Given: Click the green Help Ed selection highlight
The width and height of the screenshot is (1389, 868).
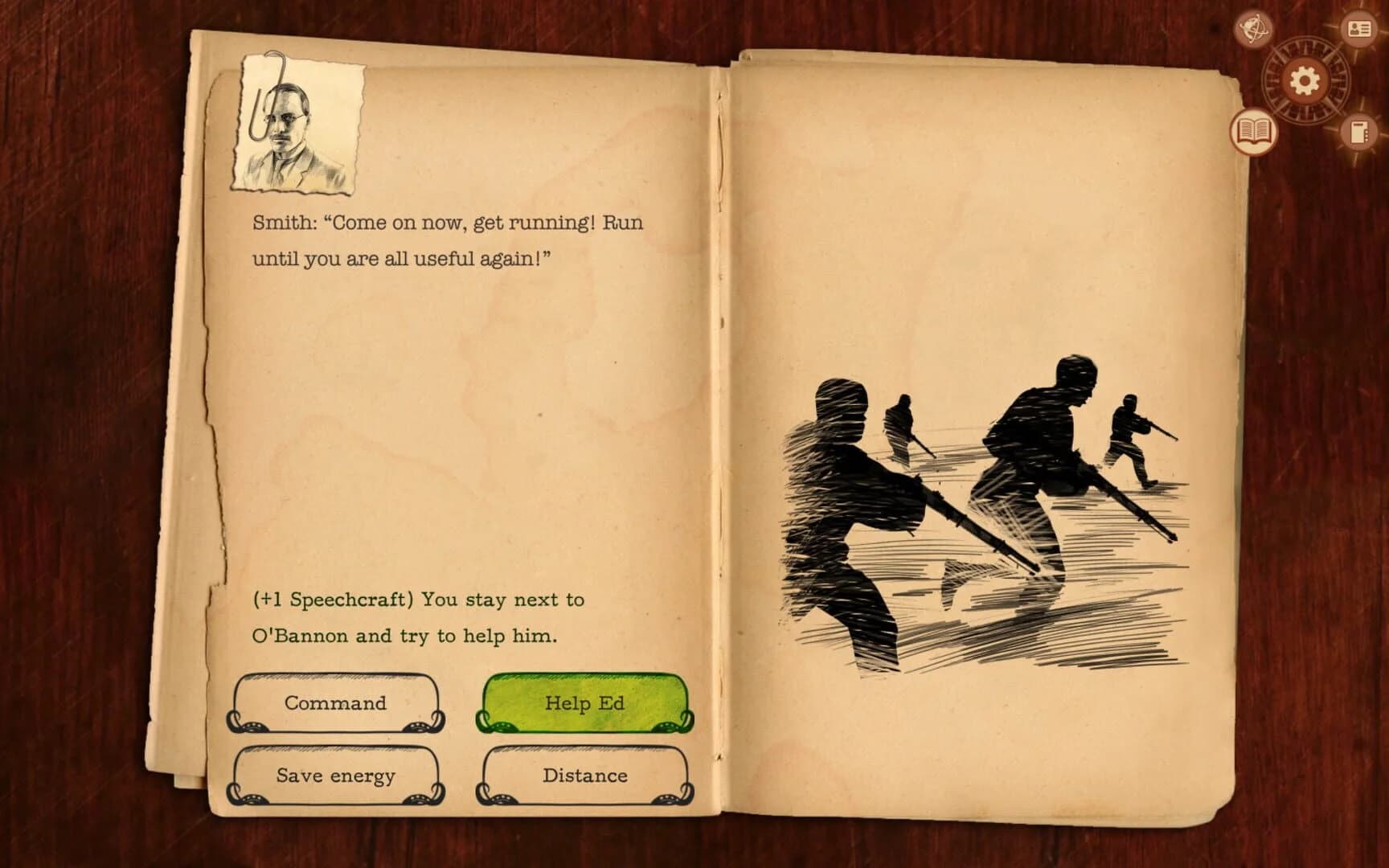Looking at the screenshot, I should 585,702.
